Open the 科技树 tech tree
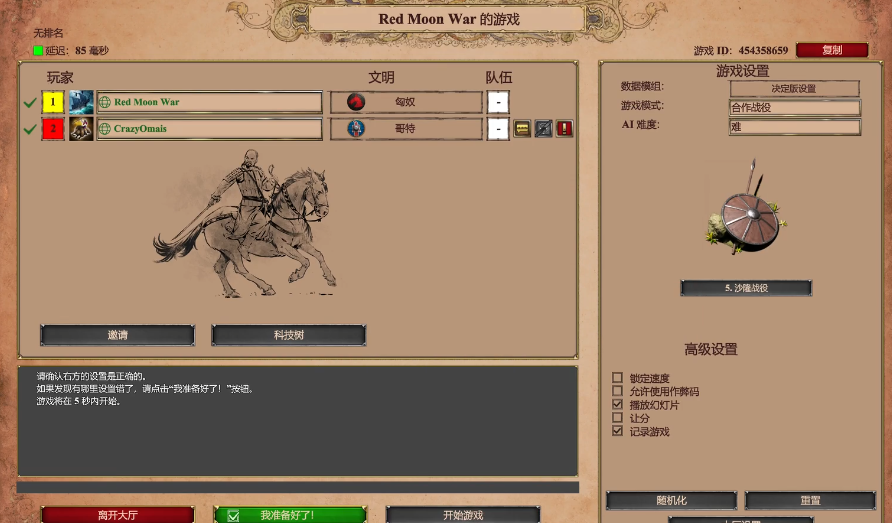The height and width of the screenshot is (523, 892). click(289, 335)
